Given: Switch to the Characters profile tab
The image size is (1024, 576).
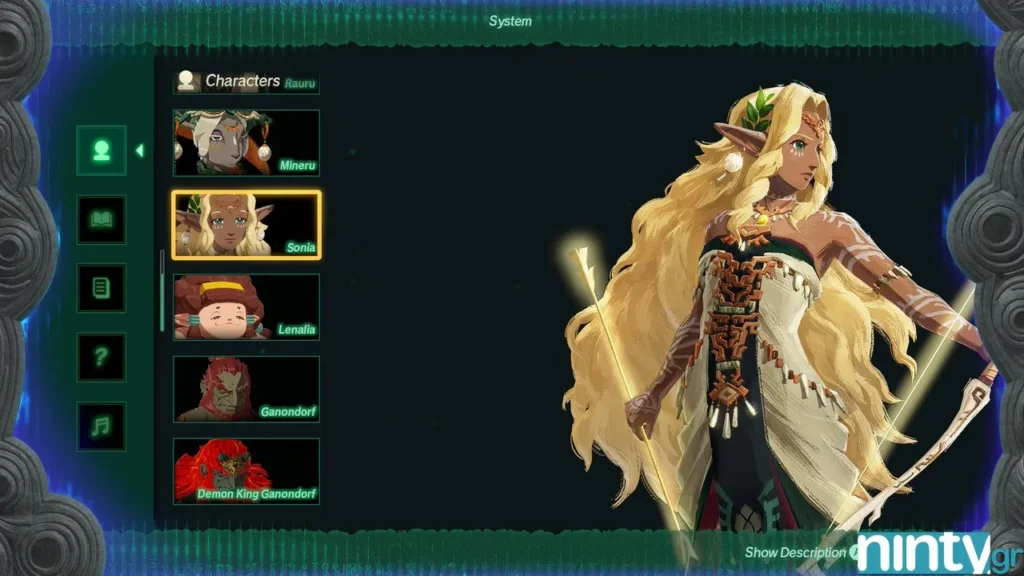Looking at the screenshot, I should tap(101, 151).
